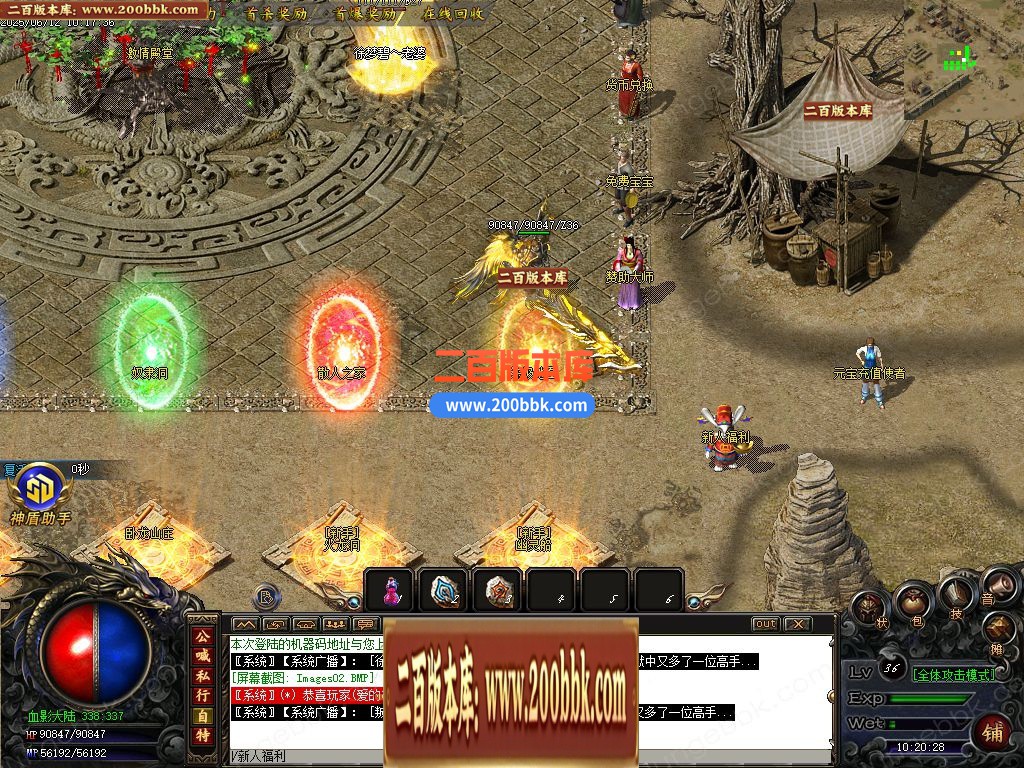Open the 在线回收 online recycling menu

tap(453, 14)
